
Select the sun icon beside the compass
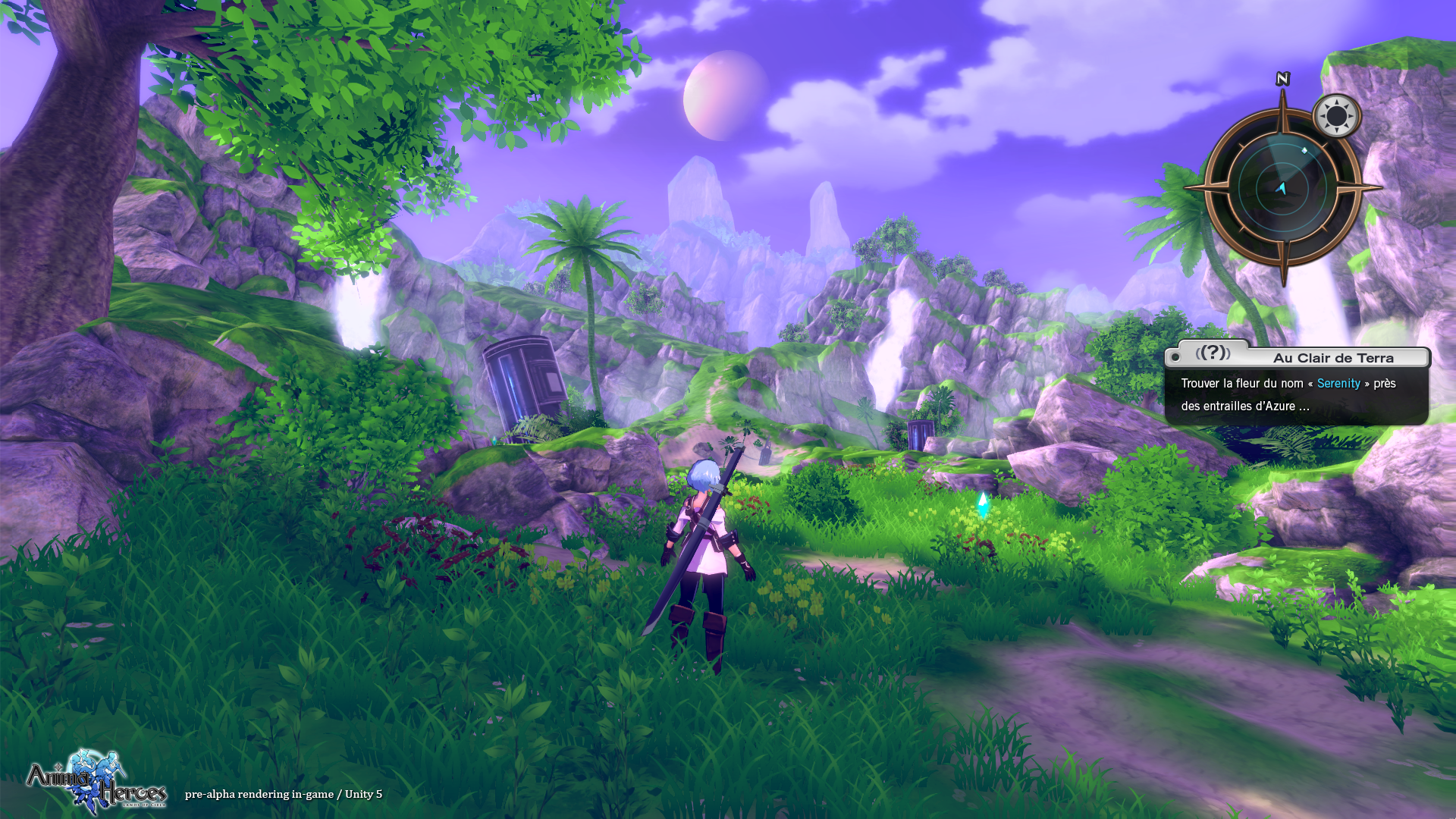[x=1336, y=117]
